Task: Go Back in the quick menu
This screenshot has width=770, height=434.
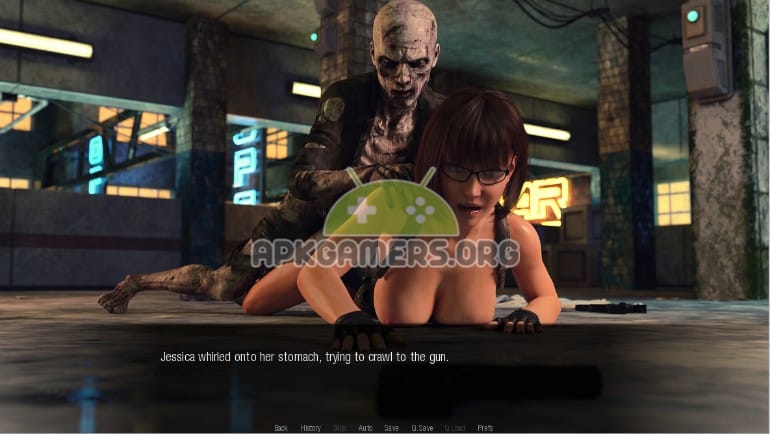Action: pos(281,428)
